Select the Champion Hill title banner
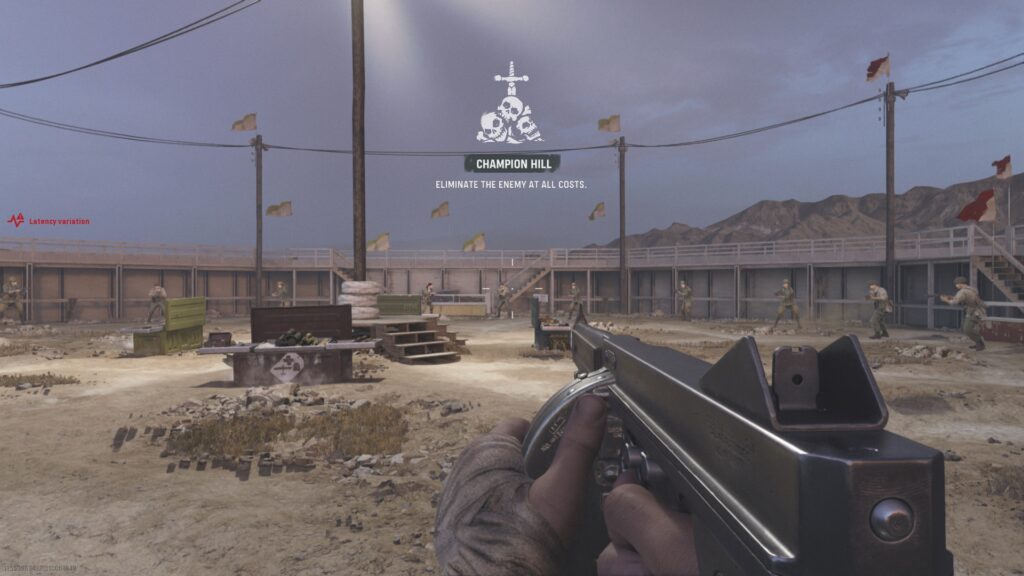The height and width of the screenshot is (576, 1024). pyautogui.click(x=511, y=163)
